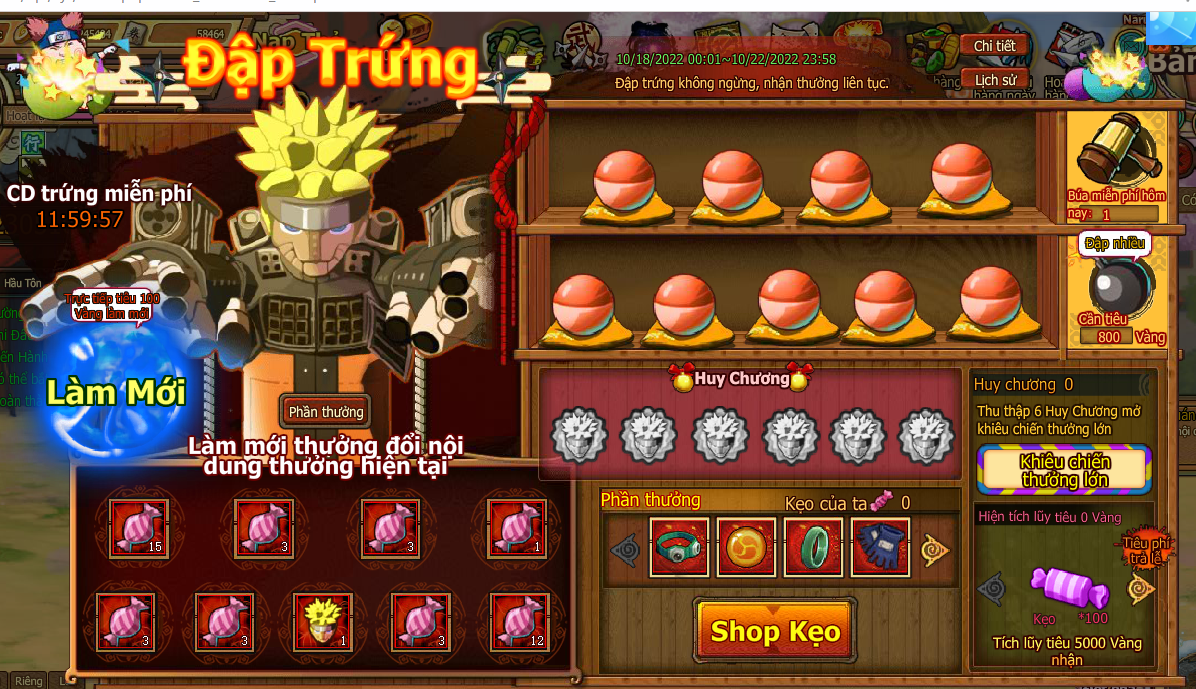Open the Phần thưởng rewards button
This screenshot has width=1196, height=689.
[x=325, y=411]
